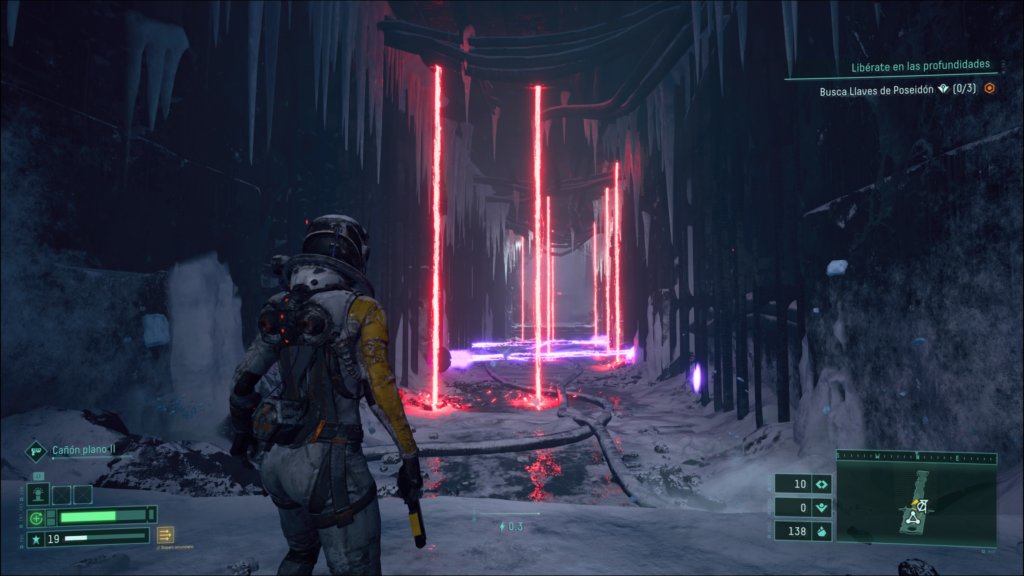This screenshot has height=576, width=1024.
Task: Click the orange hexagon objective marker icon
Action: pyautogui.click(x=989, y=88)
